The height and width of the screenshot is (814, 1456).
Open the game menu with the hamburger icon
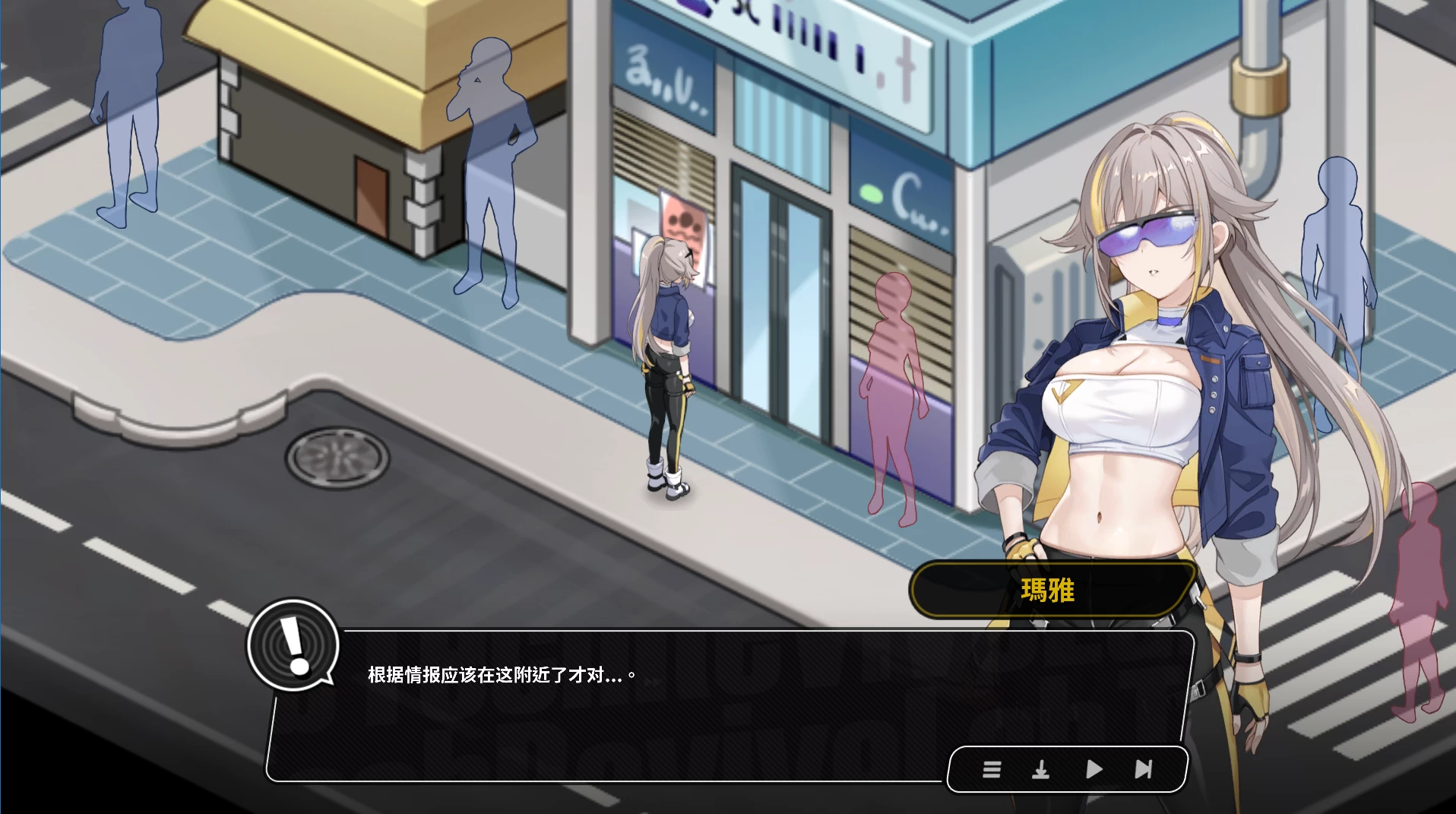992,770
